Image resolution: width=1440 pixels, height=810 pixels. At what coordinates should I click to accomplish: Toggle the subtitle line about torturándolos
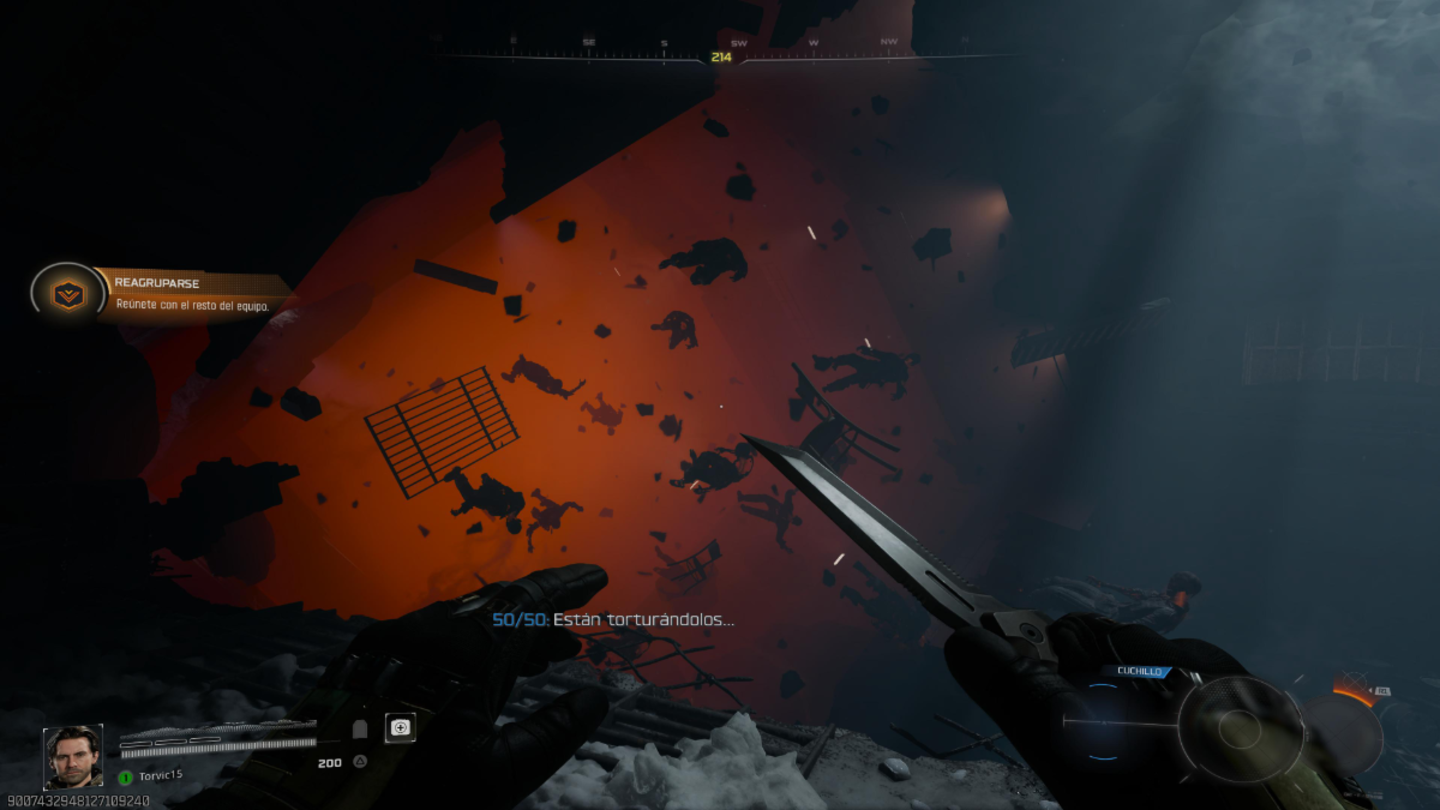(x=614, y=620)
